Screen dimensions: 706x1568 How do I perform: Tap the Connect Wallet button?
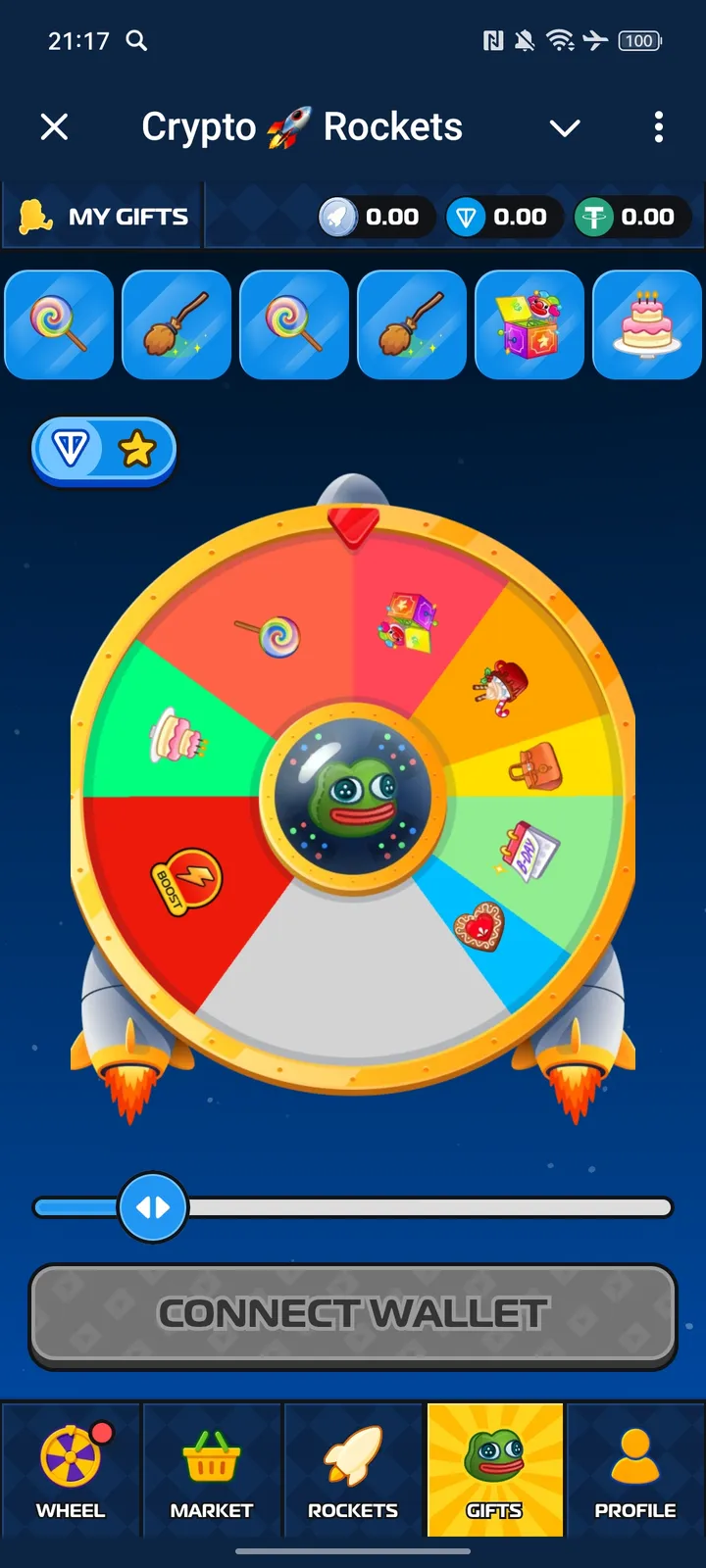(x=353, y=1314)
